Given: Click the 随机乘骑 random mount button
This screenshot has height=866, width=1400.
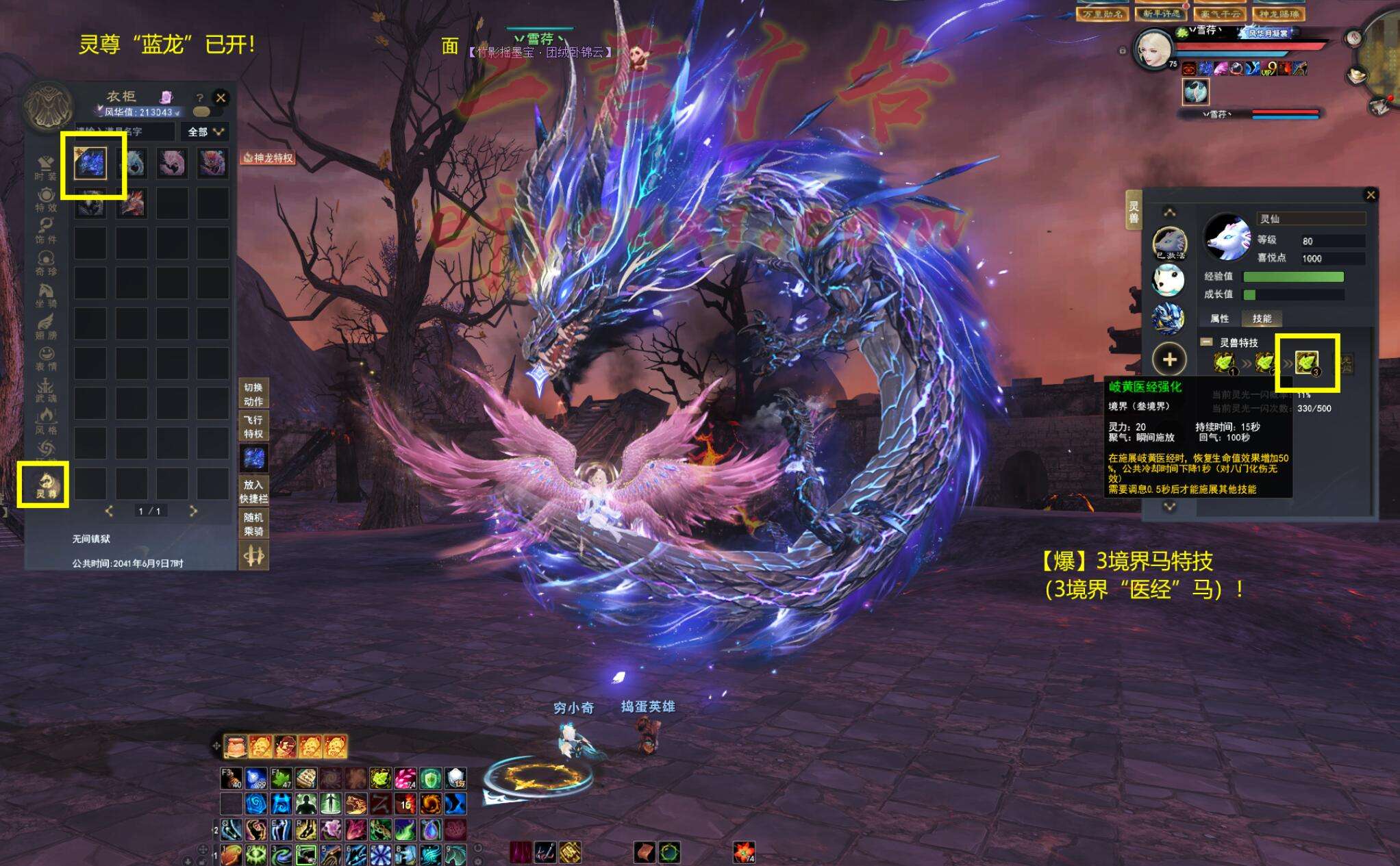Looking at the screenshot, I should (253, 524).
